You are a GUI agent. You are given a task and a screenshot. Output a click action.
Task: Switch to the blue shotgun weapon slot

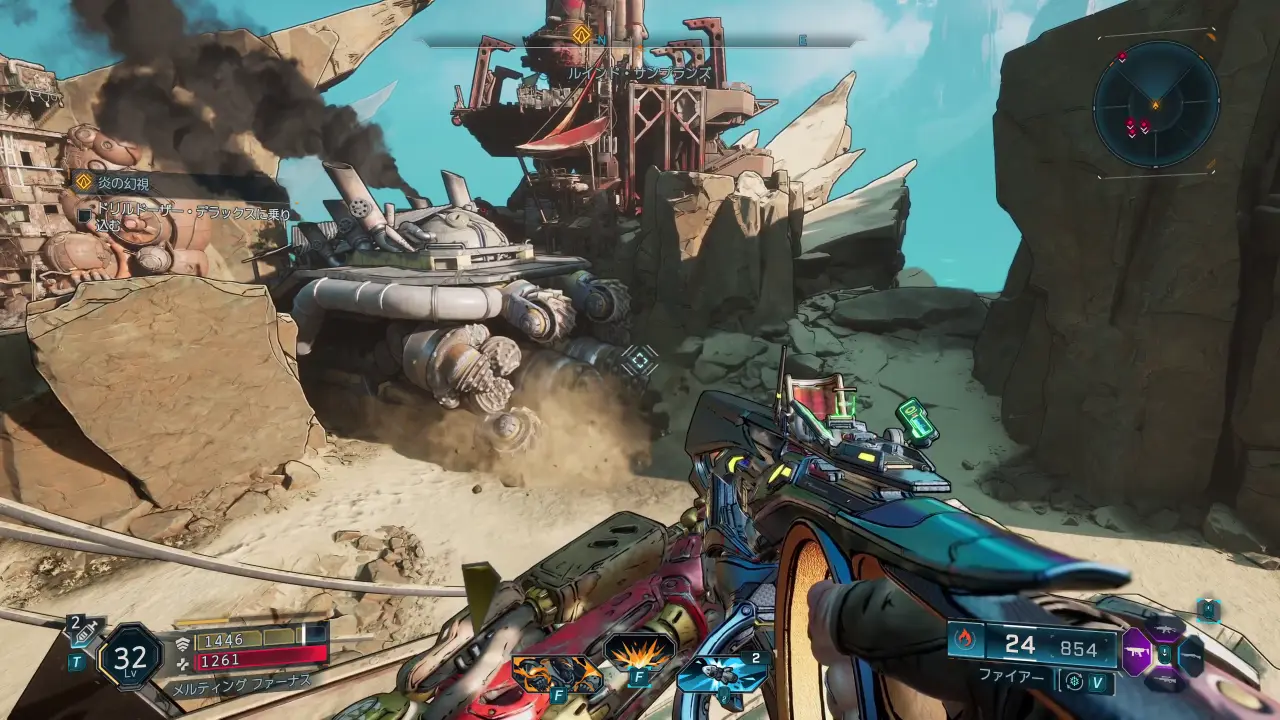(1190, 656)
